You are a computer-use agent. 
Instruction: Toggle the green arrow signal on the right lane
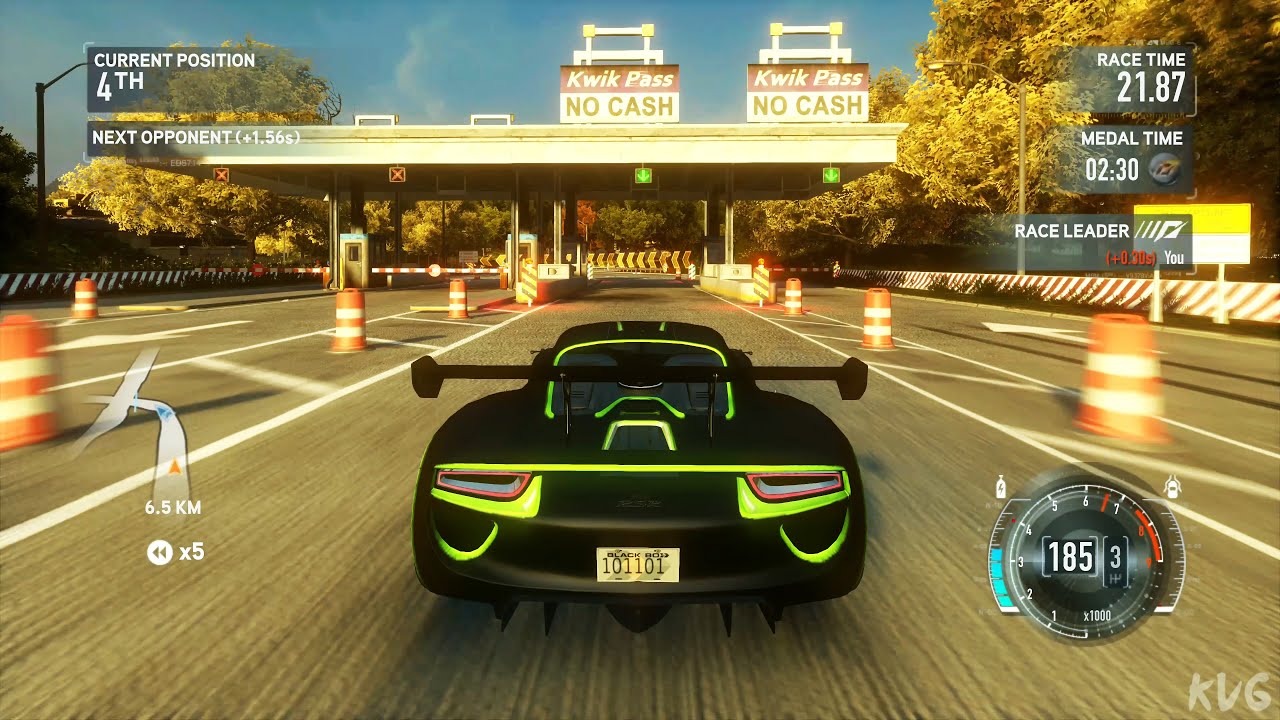(x=830, y=174)
